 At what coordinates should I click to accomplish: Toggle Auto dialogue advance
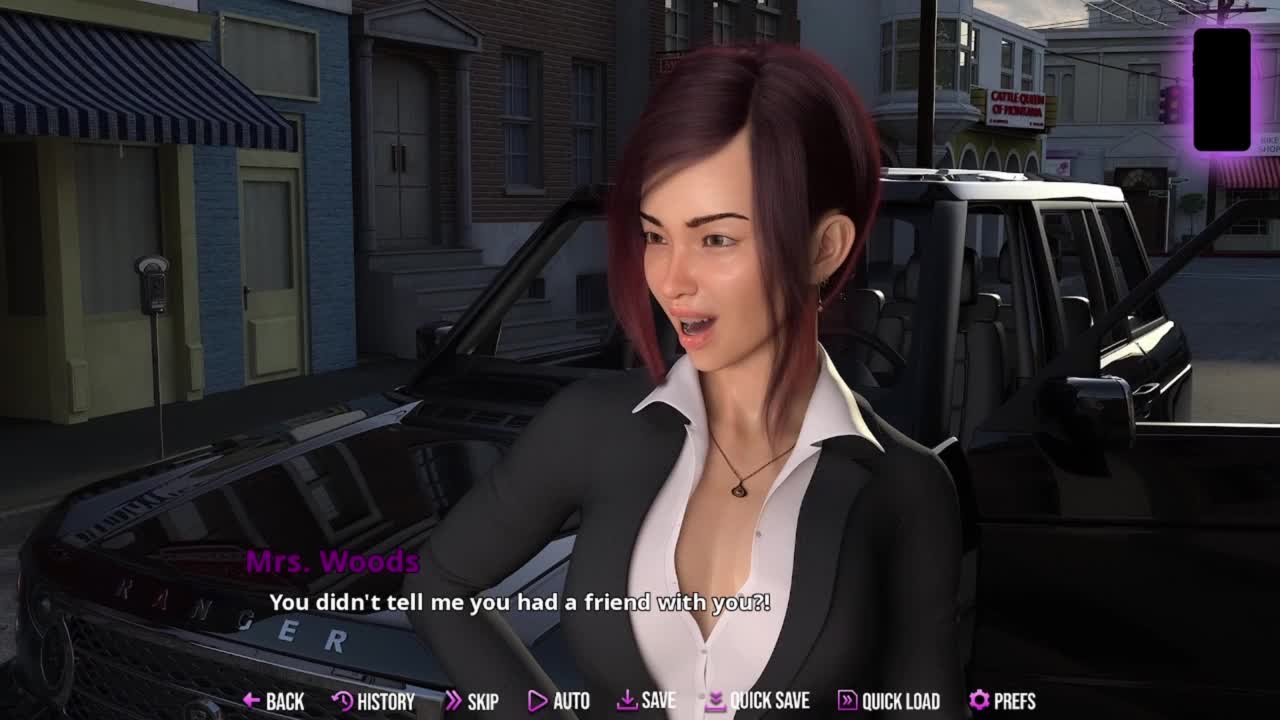tap(559, 701)
